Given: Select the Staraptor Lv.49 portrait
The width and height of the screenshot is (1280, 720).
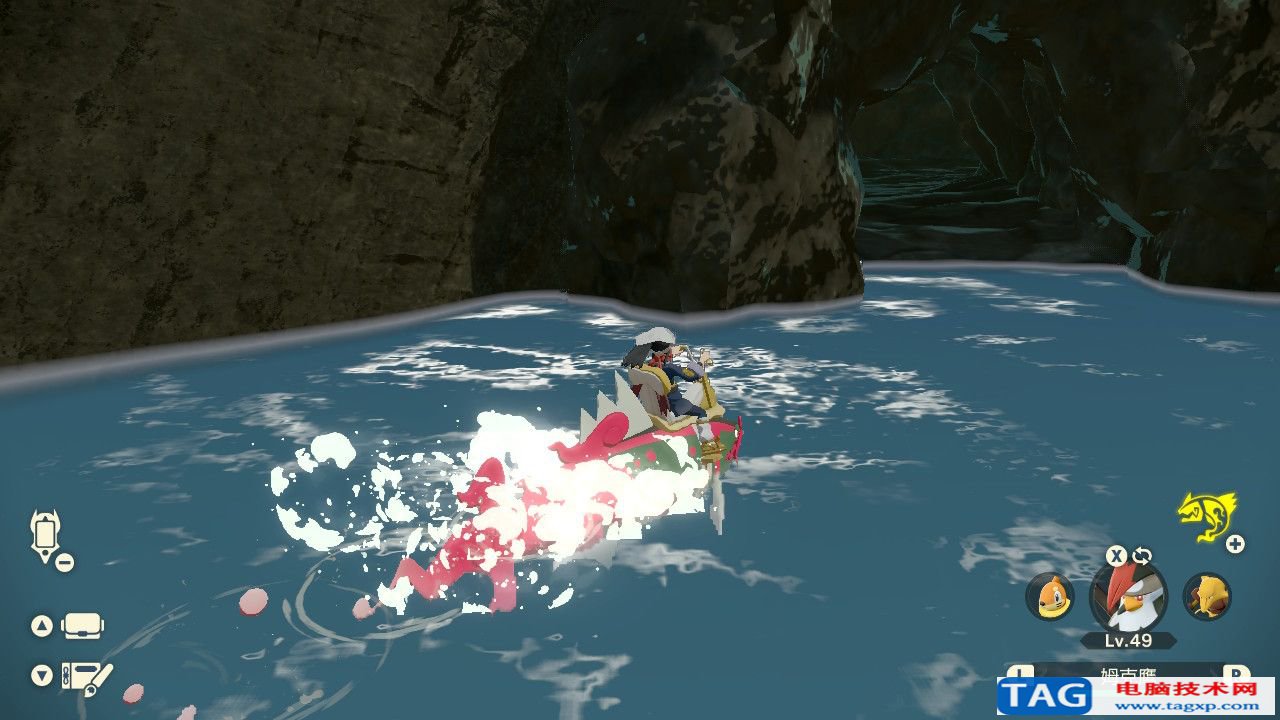Looking at the screenshot, I should (1129, 597).
